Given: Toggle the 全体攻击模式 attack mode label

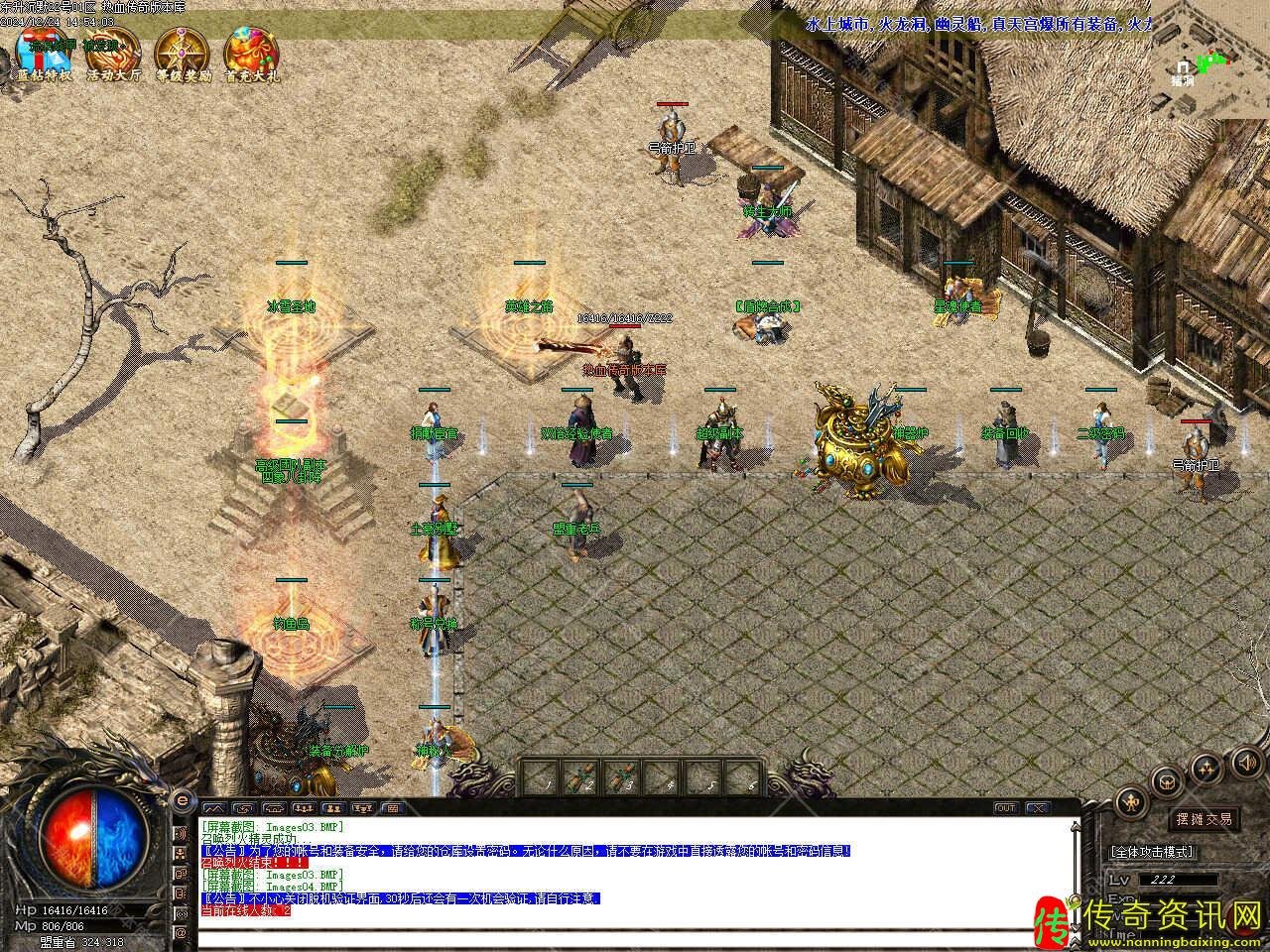Looking at the screenshot, I should [x=1151, y=852].
